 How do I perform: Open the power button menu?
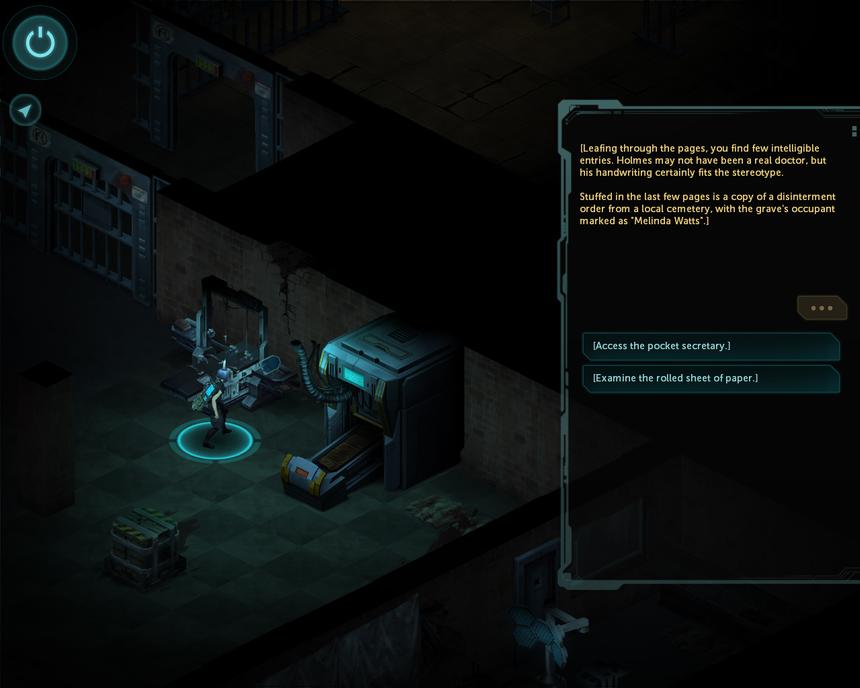[40, 42]
